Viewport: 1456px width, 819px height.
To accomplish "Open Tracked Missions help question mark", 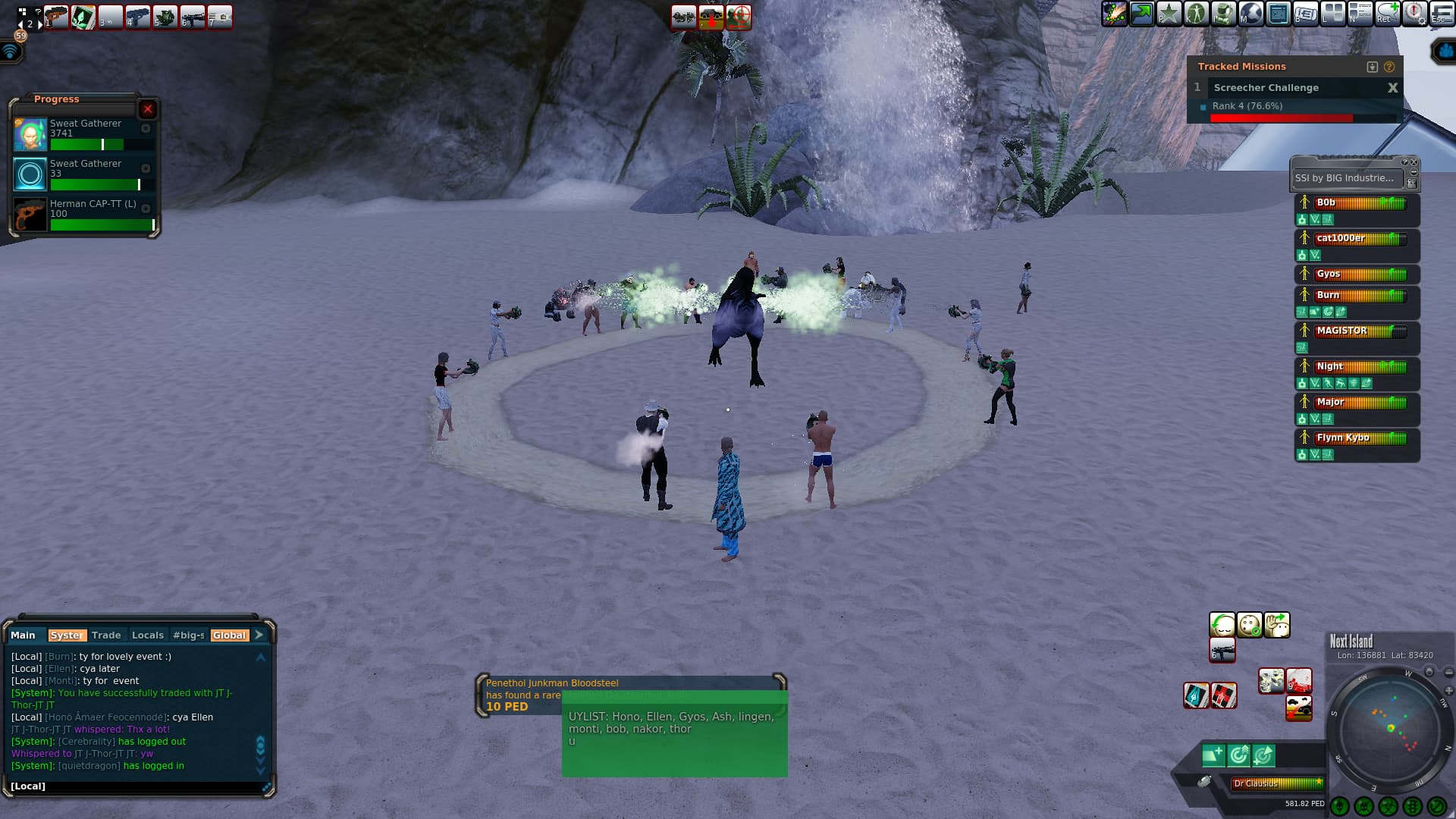I will [1389, 67].
